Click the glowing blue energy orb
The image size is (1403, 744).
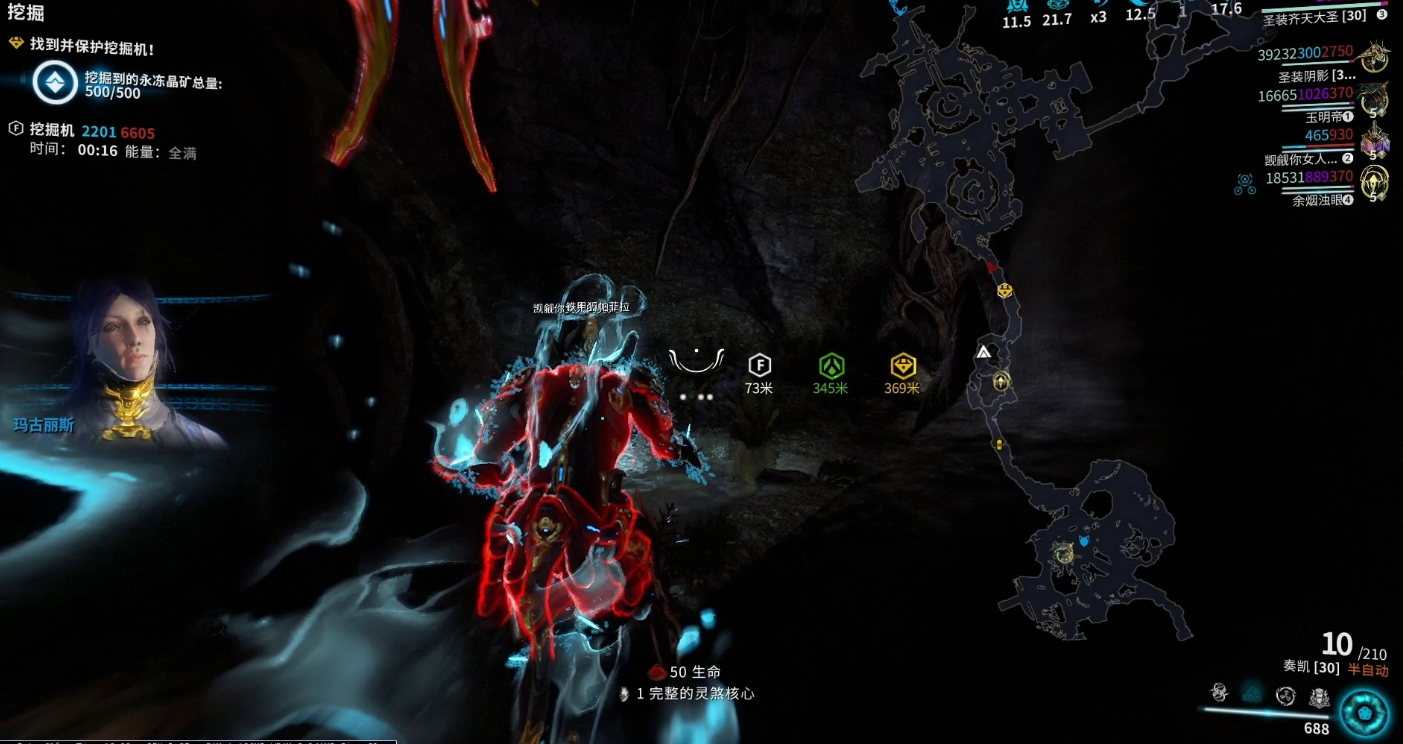1365,712
